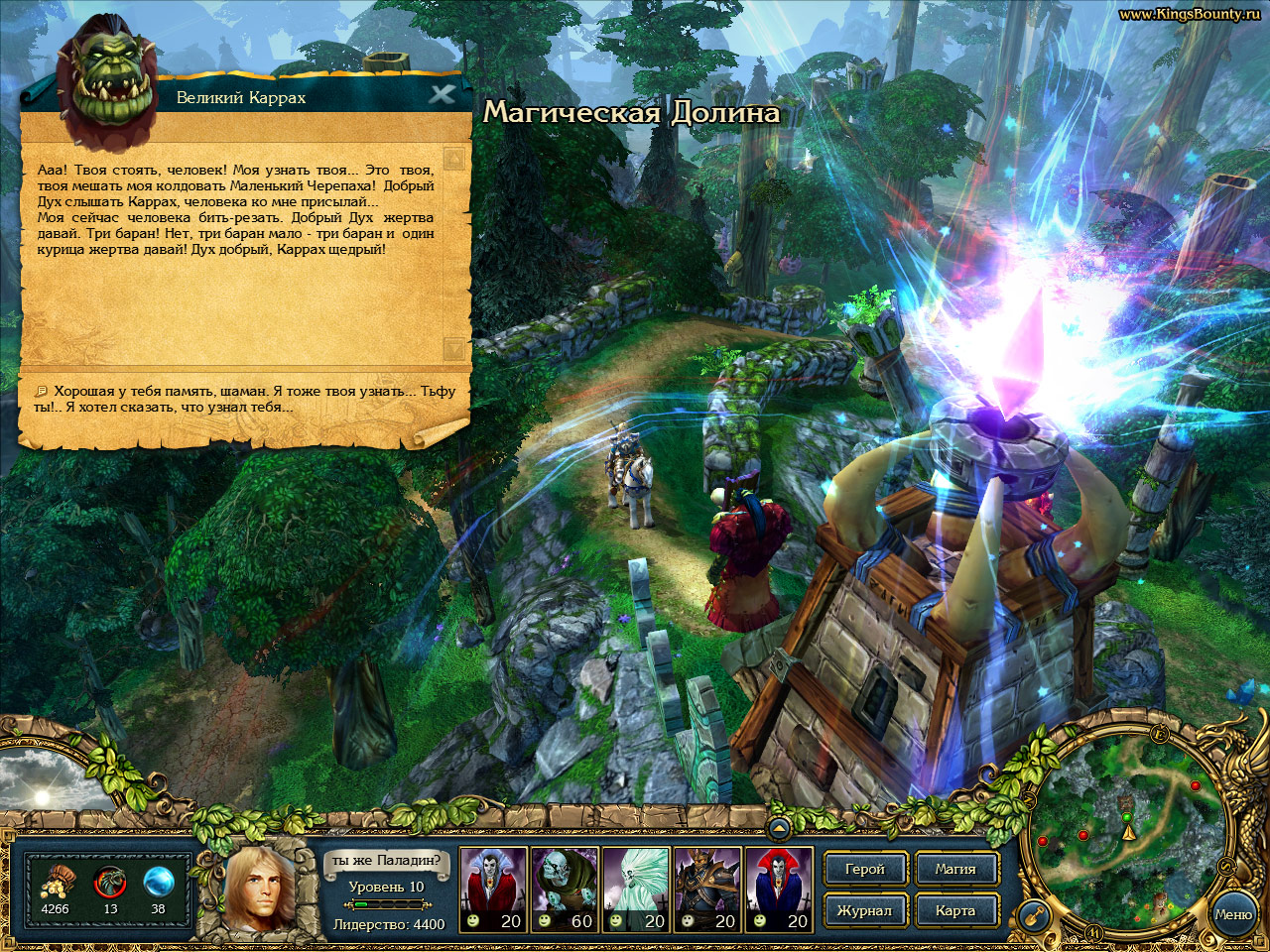Open the Герой hero screen
This screenshot has width=1270, height=952.
pyautogui.click(x=864, y=869)
